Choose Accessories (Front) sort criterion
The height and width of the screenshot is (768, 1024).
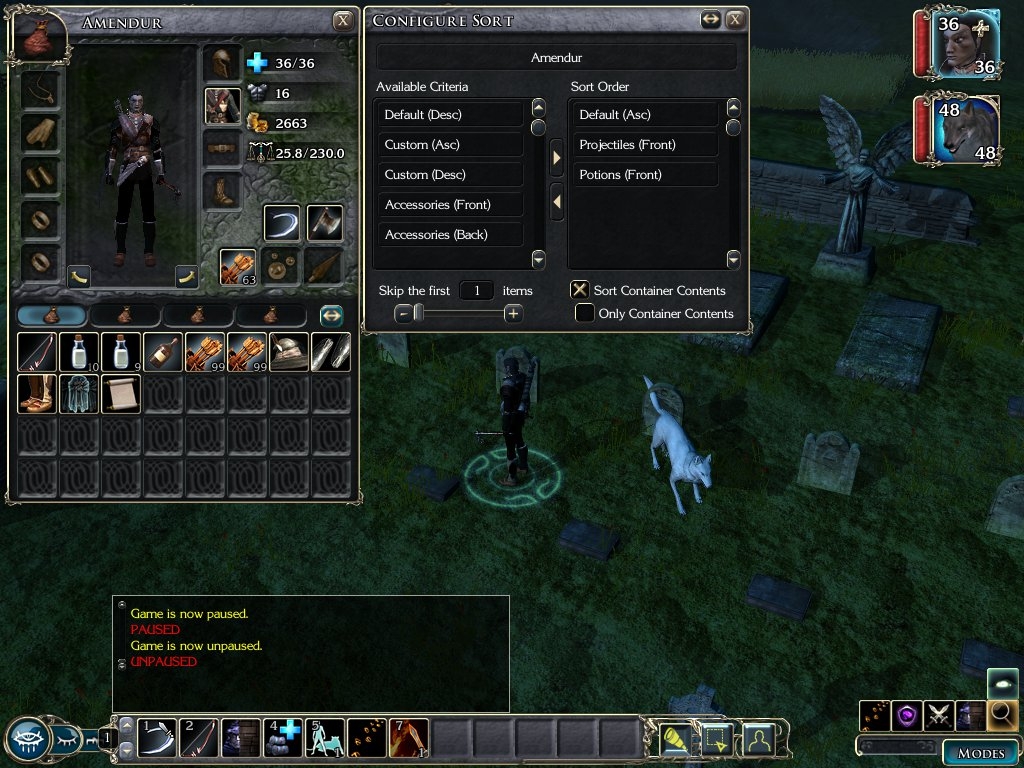pos(450,205)
